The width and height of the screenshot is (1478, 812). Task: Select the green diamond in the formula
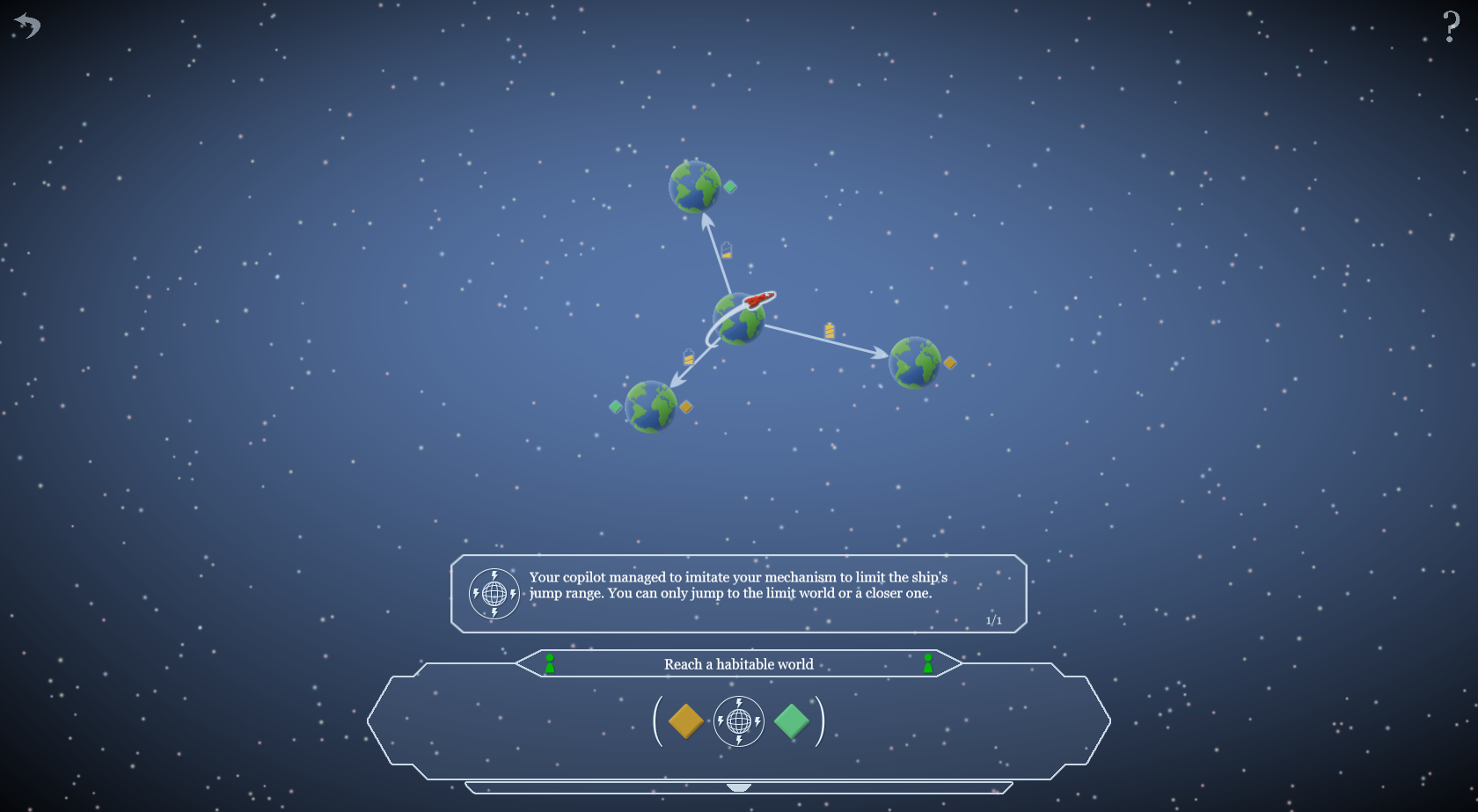[x=792, y=721]
